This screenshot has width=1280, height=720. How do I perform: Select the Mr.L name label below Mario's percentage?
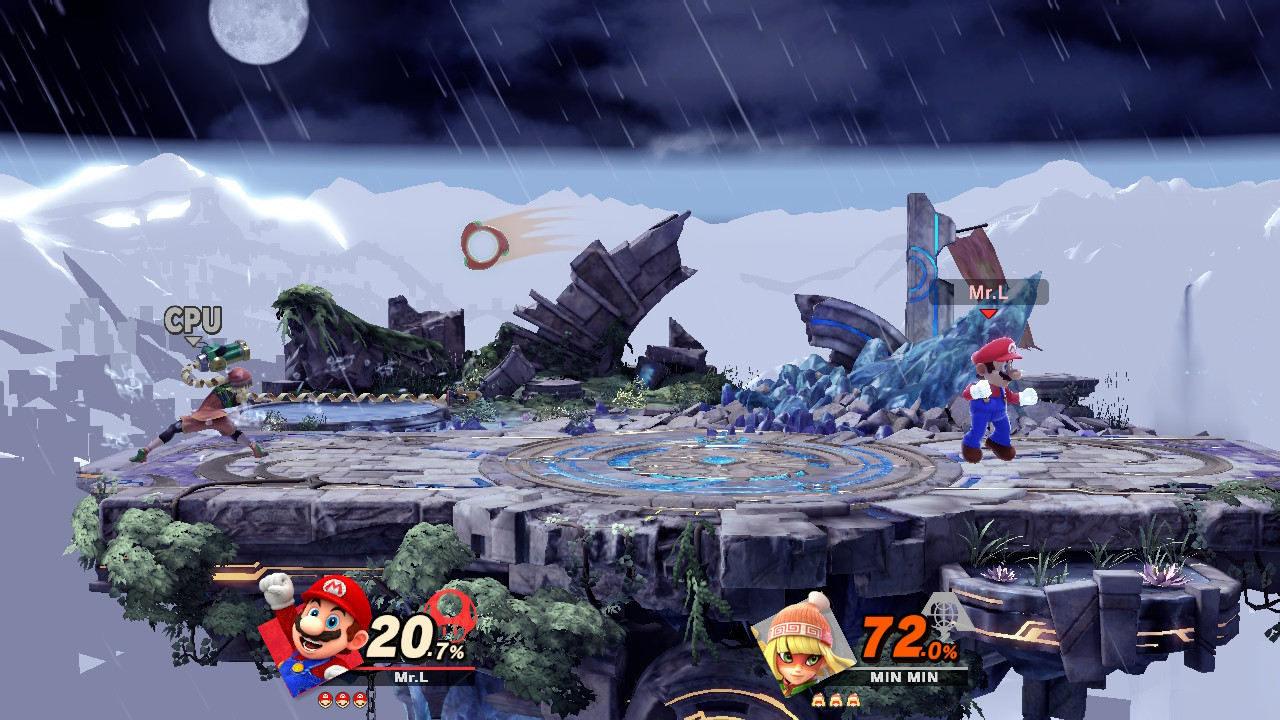point(413,676)
